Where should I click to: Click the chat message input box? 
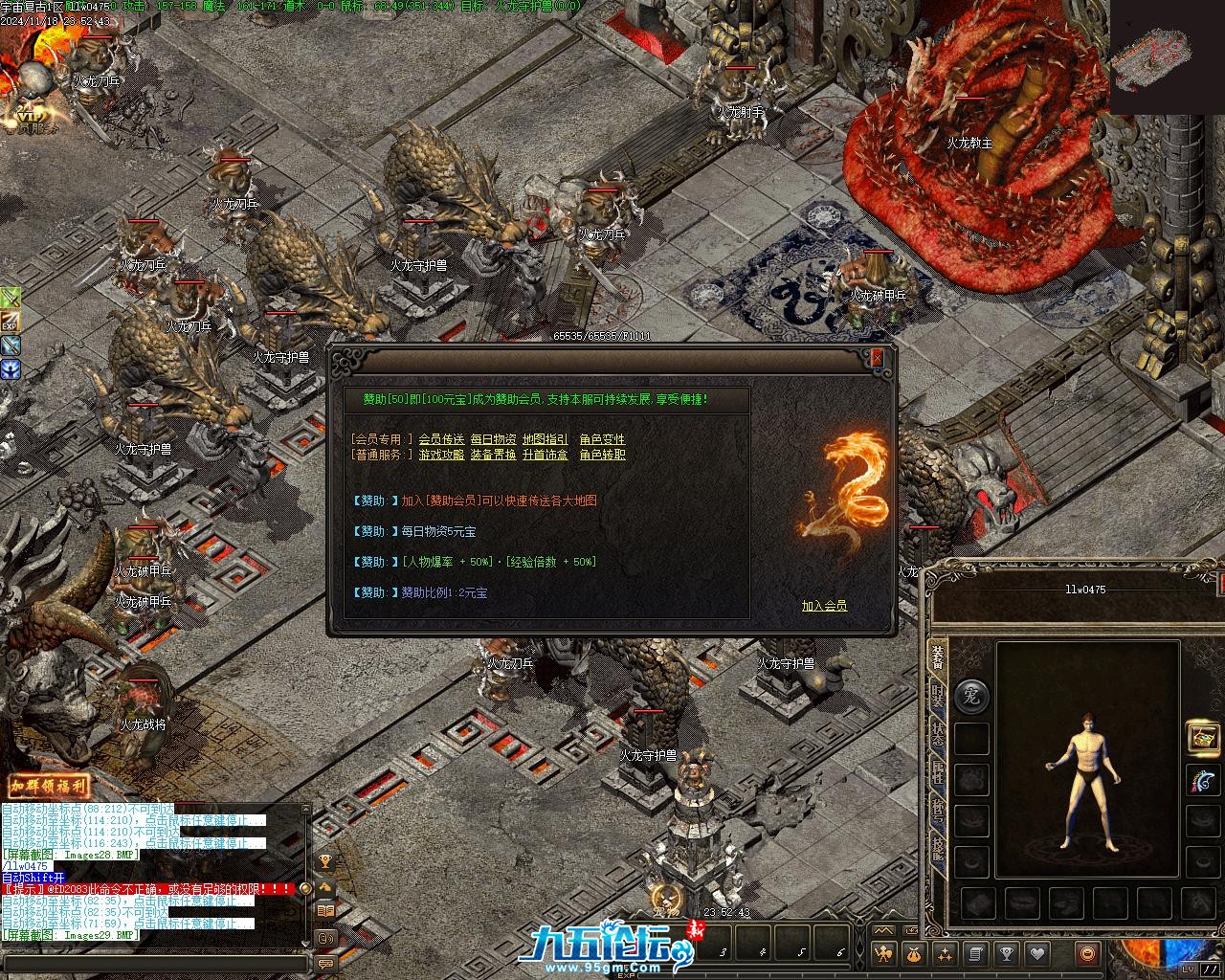tap(153, 964)
